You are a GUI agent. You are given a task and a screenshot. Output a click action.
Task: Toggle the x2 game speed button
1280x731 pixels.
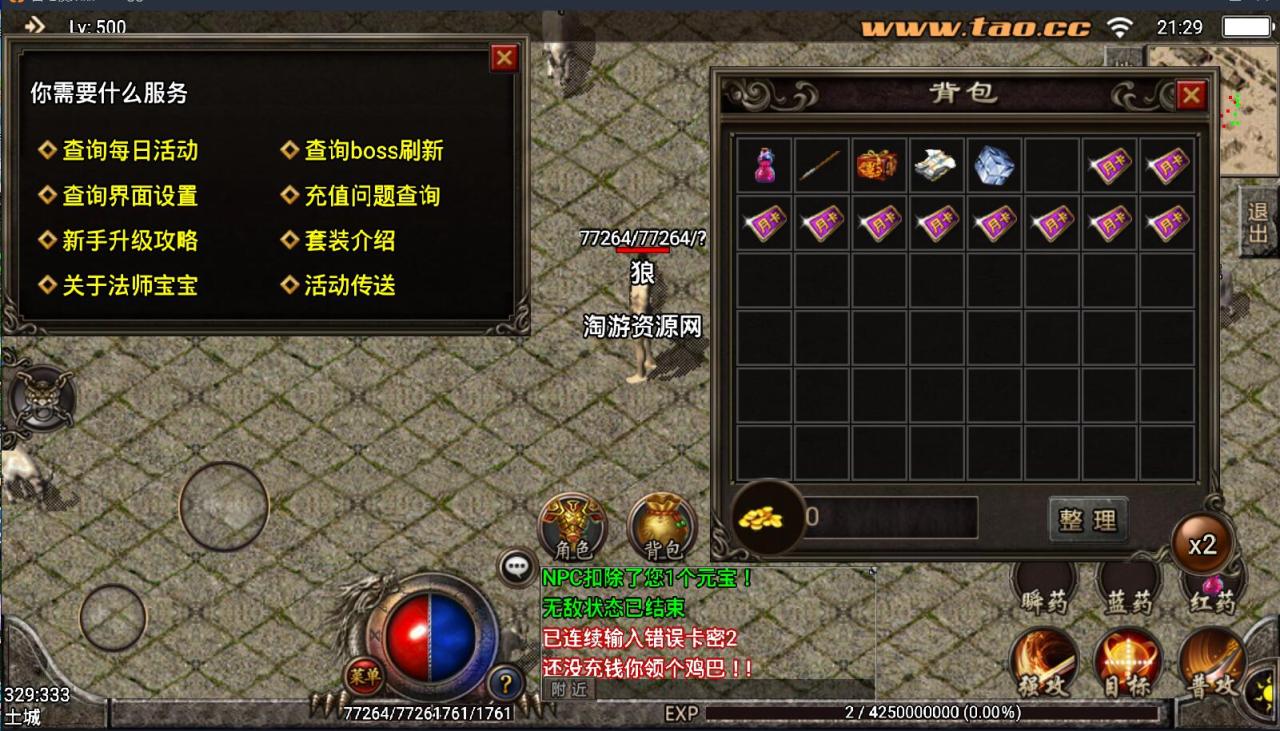tap(1203, 542)
